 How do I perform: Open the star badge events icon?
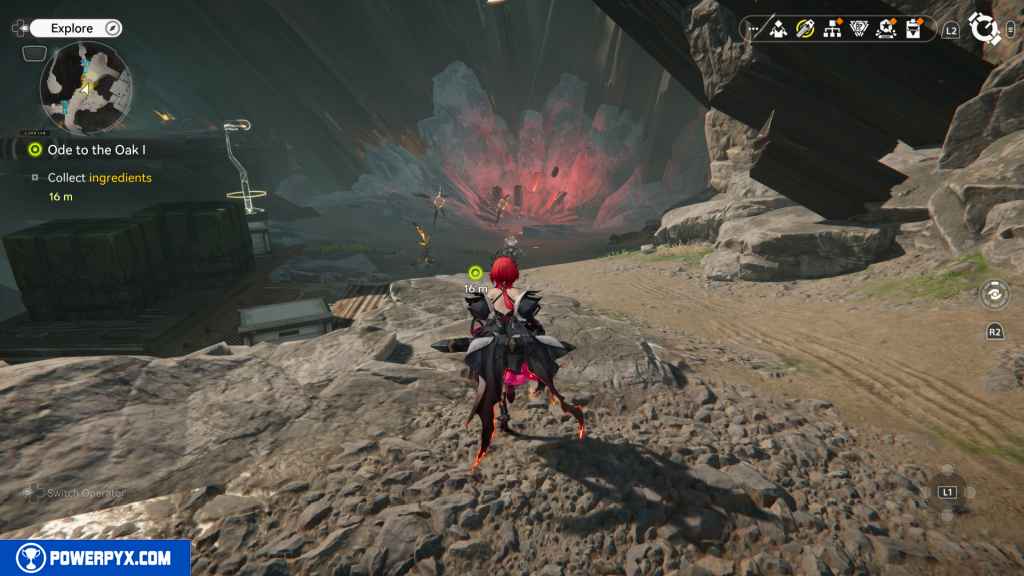click(886, 29)
